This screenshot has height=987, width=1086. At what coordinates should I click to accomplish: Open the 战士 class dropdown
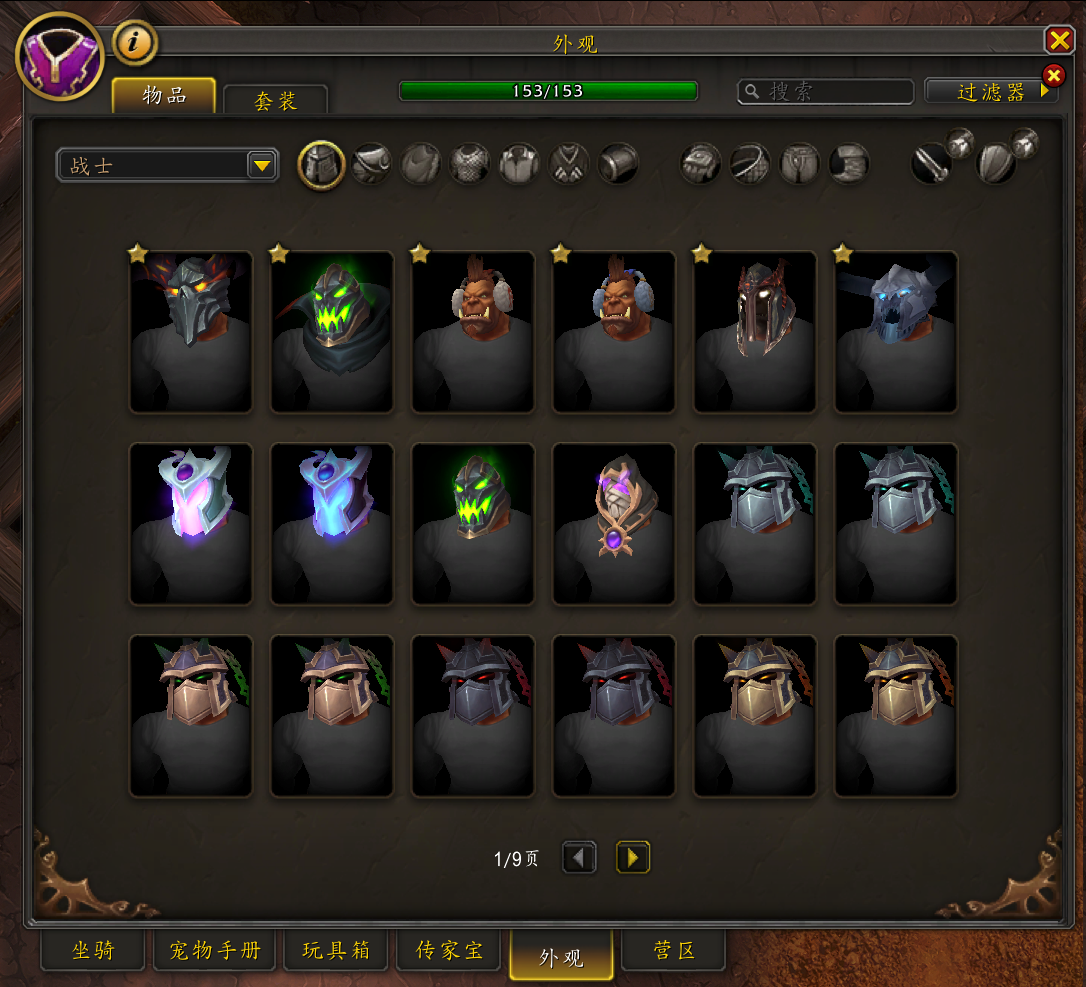(167, 165)
